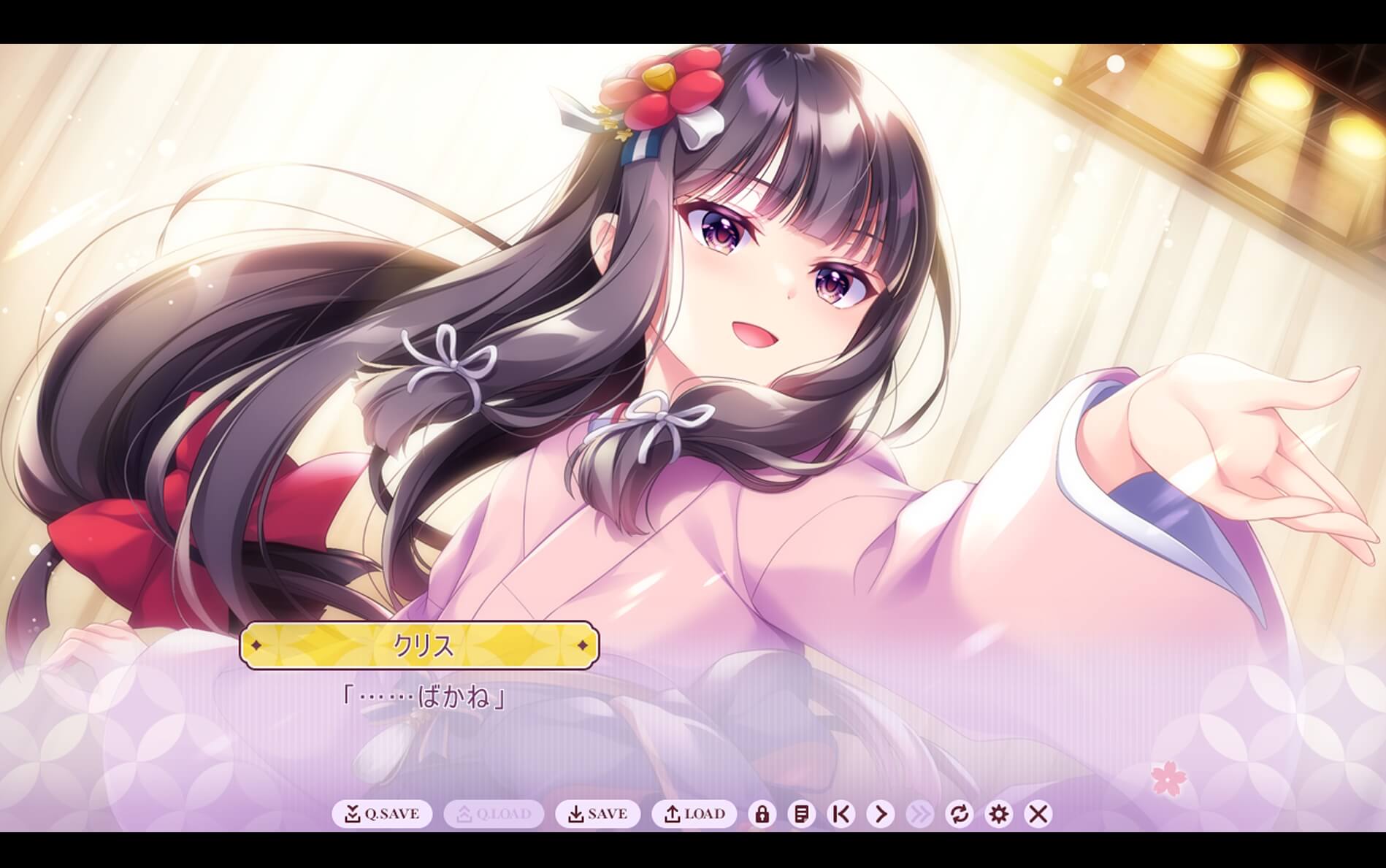Click the download arrow icon inside SAVE
The height and width of the screenshot is (868, 1386).
[576, 814]
